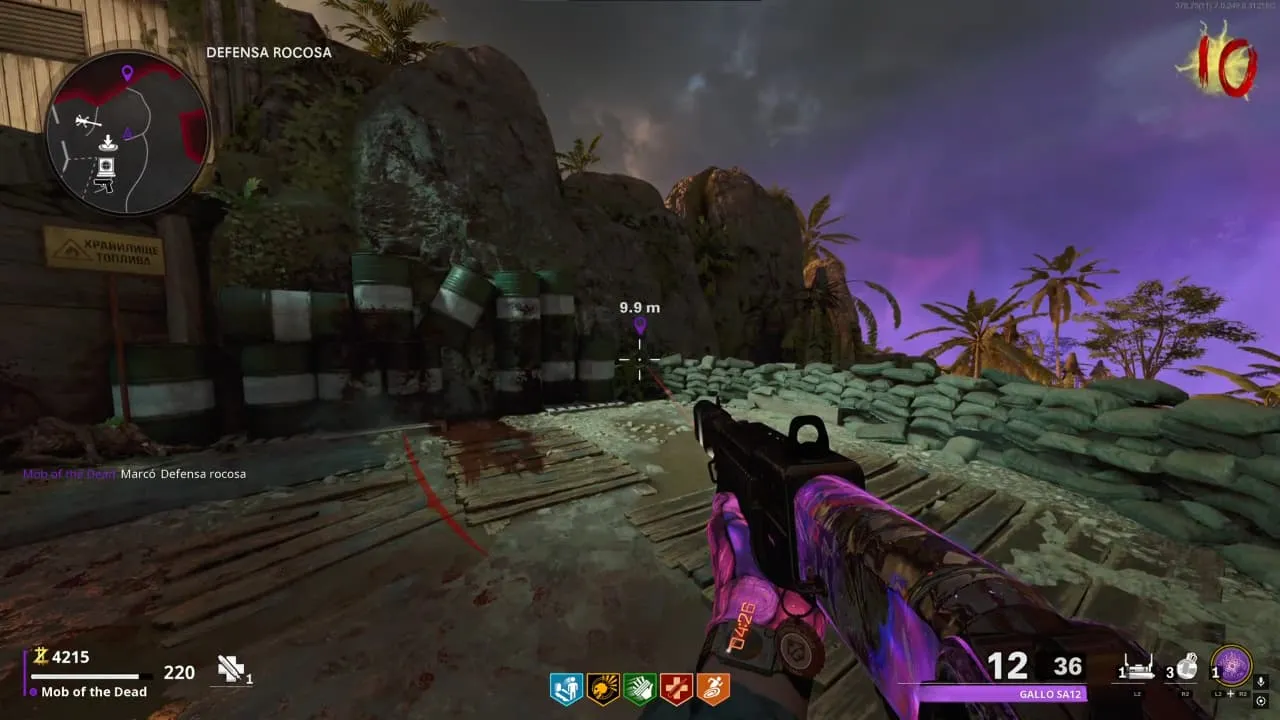
Task: Toggle the microphone icon
Action: point(1261,682)
